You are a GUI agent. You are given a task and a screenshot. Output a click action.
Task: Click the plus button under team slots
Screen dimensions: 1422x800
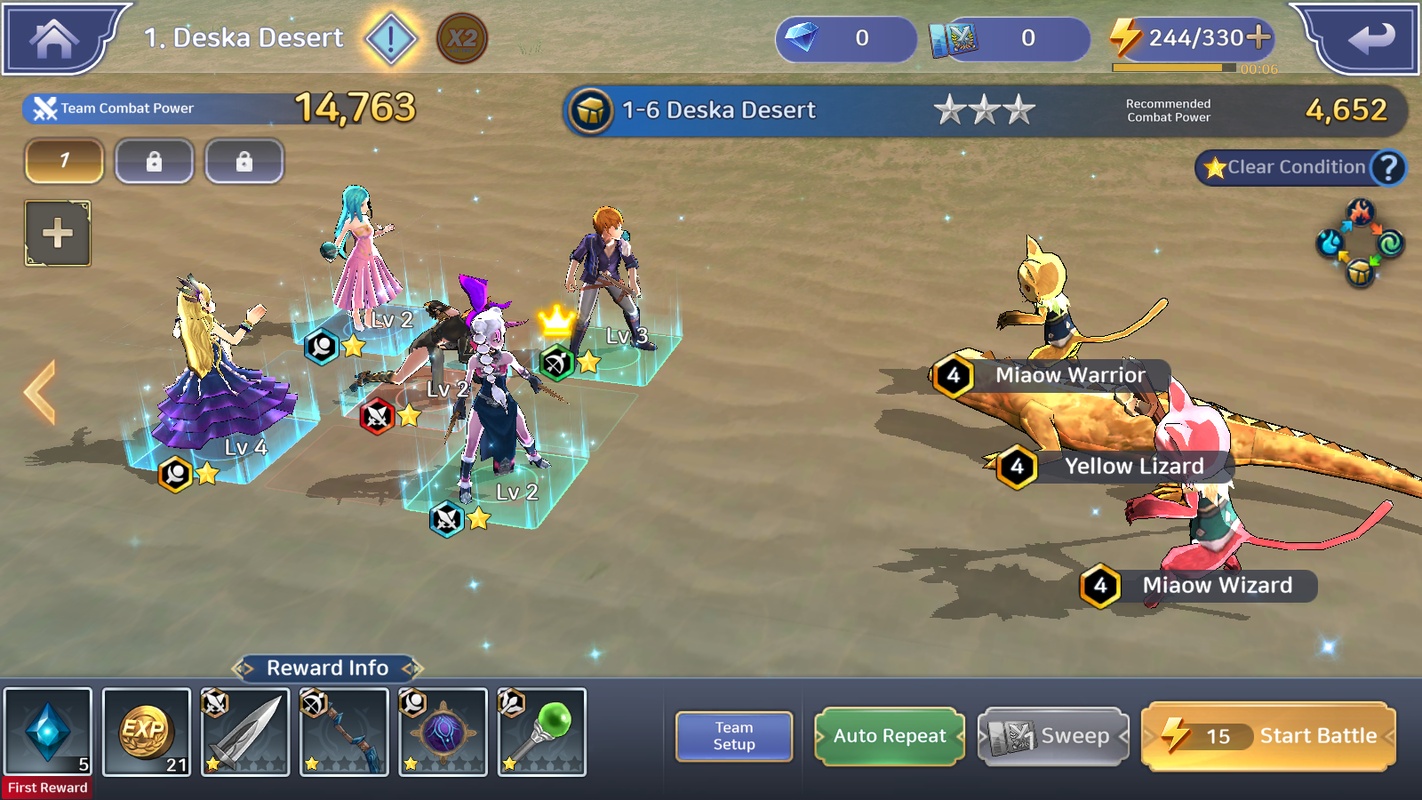coord(58,234)
